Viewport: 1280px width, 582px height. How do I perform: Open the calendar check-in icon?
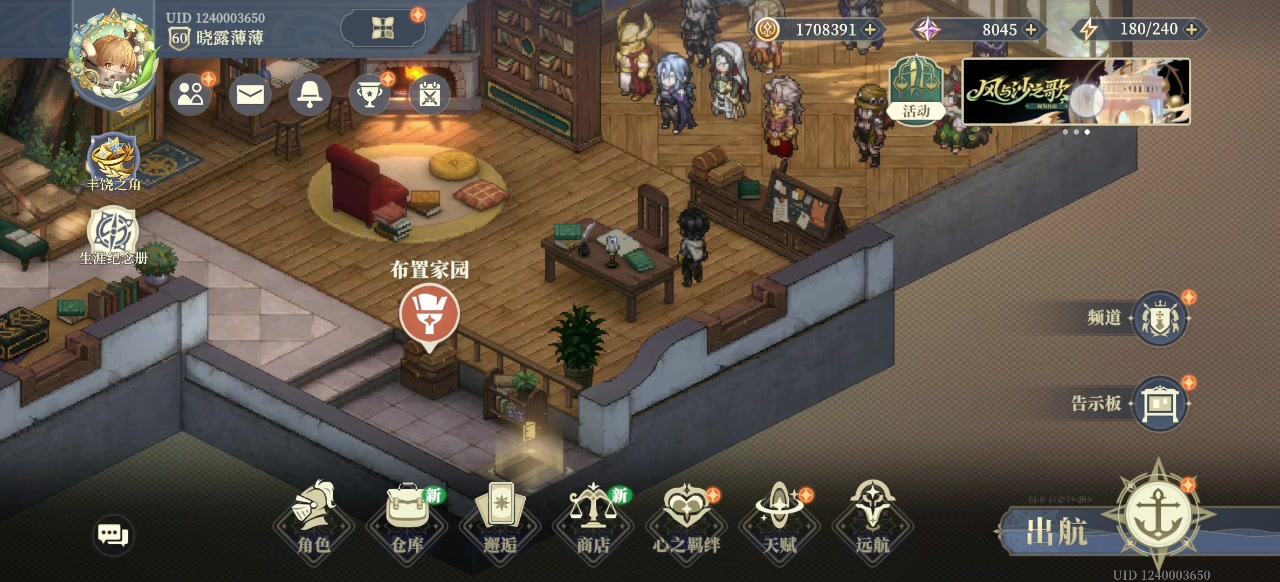tap(430, 94)
